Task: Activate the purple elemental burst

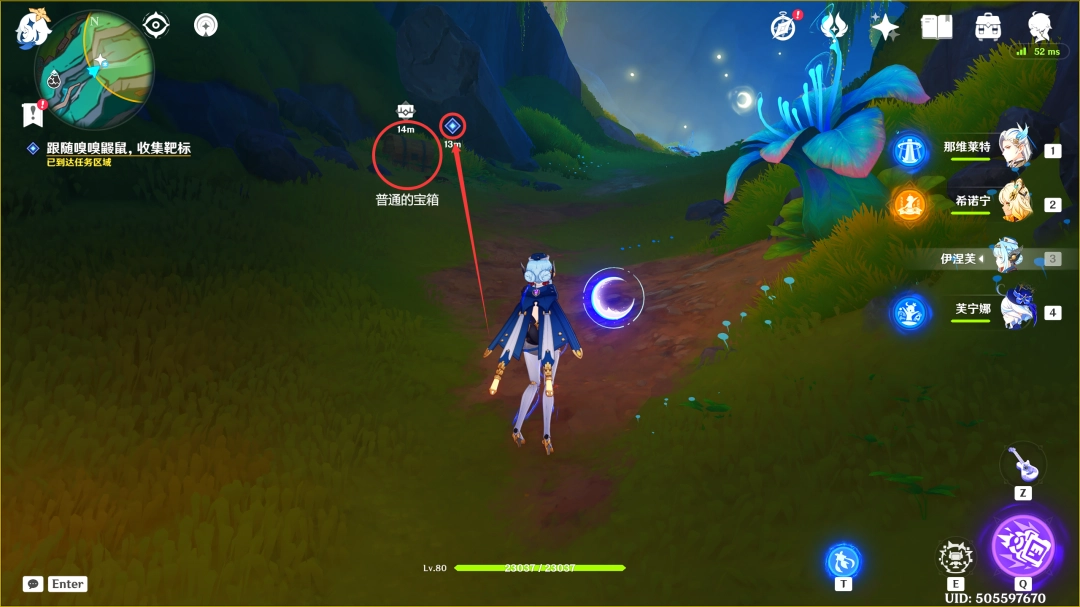Action: 1022,546
